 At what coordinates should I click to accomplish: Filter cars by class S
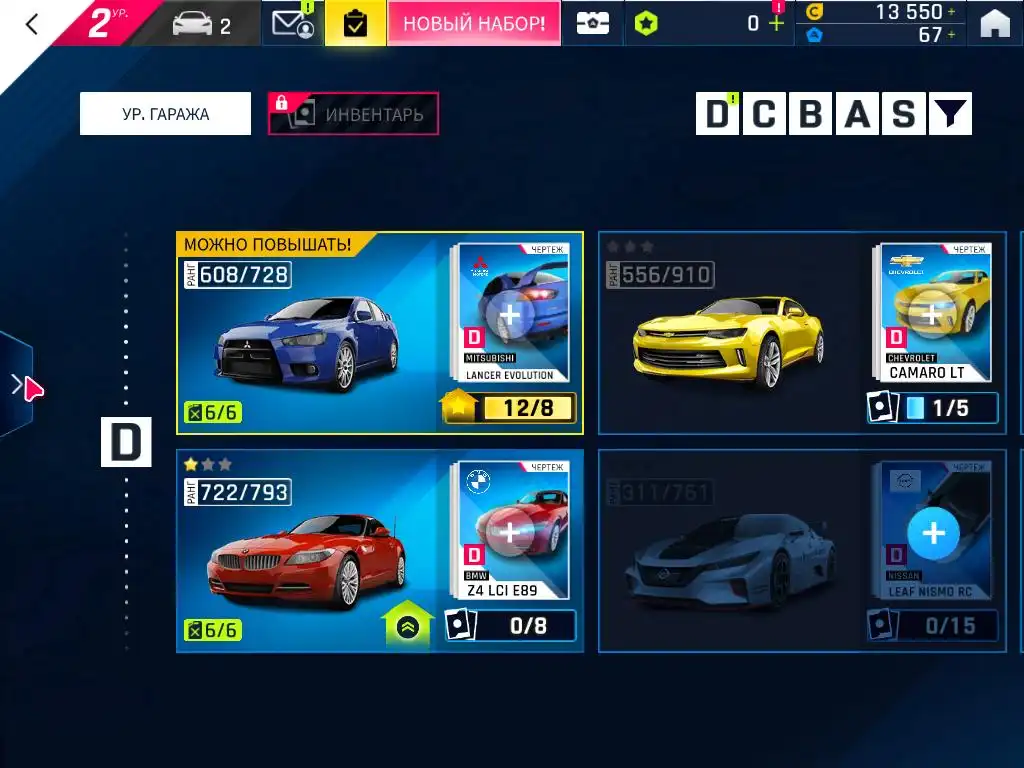pos(904,115)
